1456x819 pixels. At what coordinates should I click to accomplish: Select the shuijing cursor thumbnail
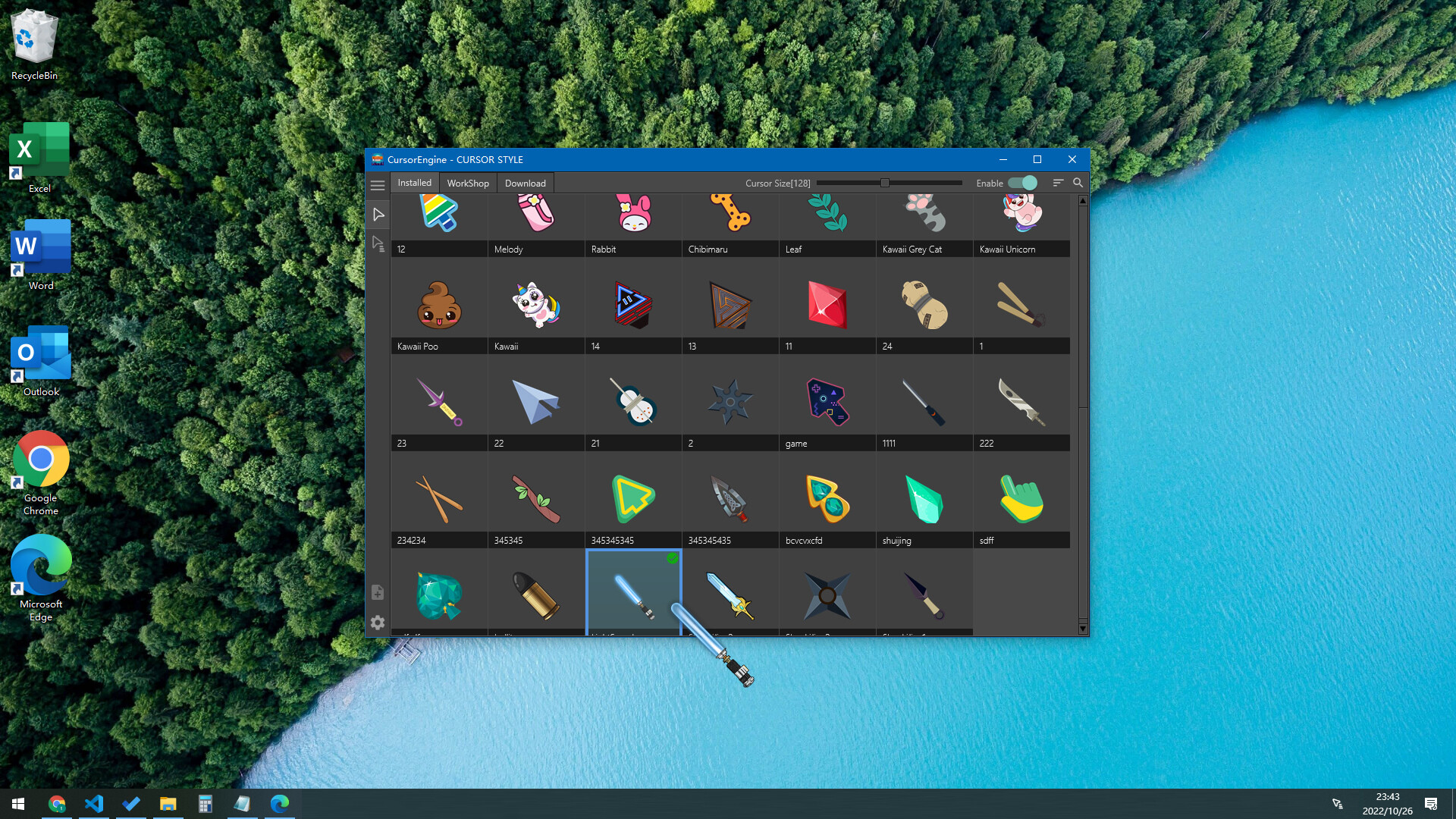coord(924,498)
